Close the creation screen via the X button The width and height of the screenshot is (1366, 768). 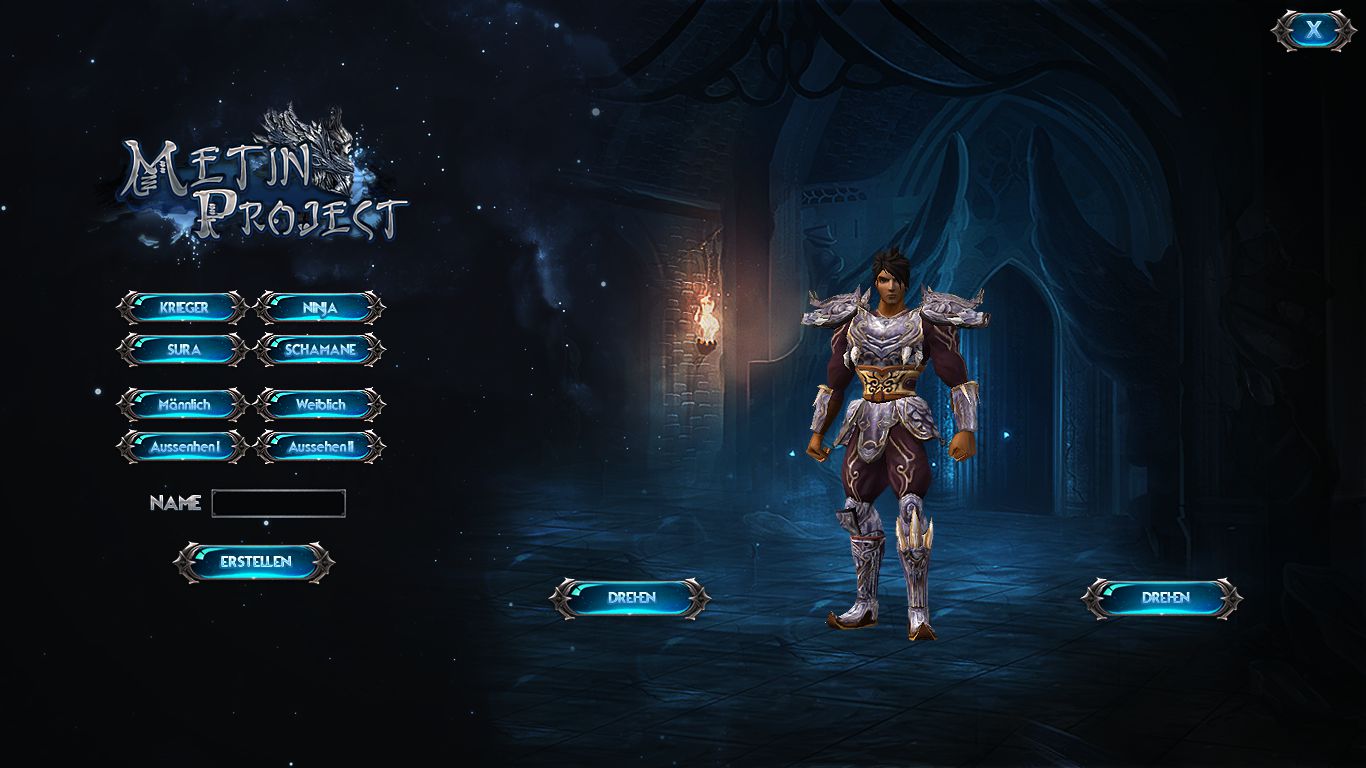(x=1311, y=28)
